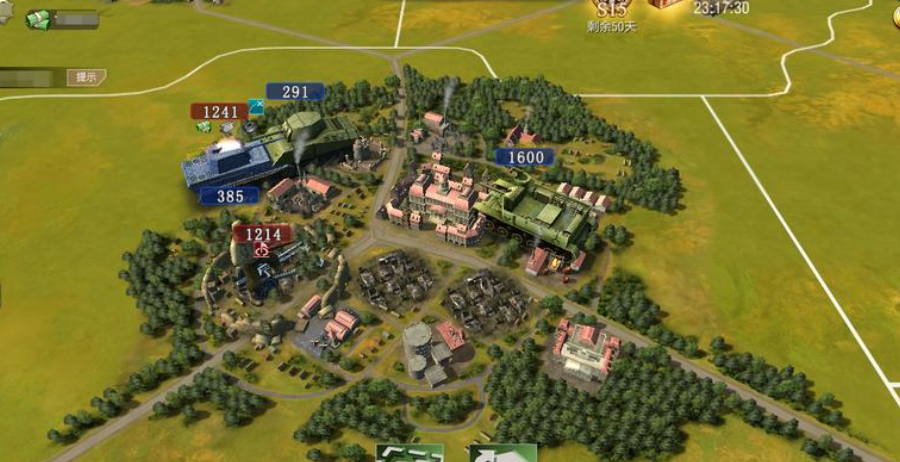This screenshot has width=900, height=462.
Task: Open the S15 season badge
Action: [x=611, y=10]
